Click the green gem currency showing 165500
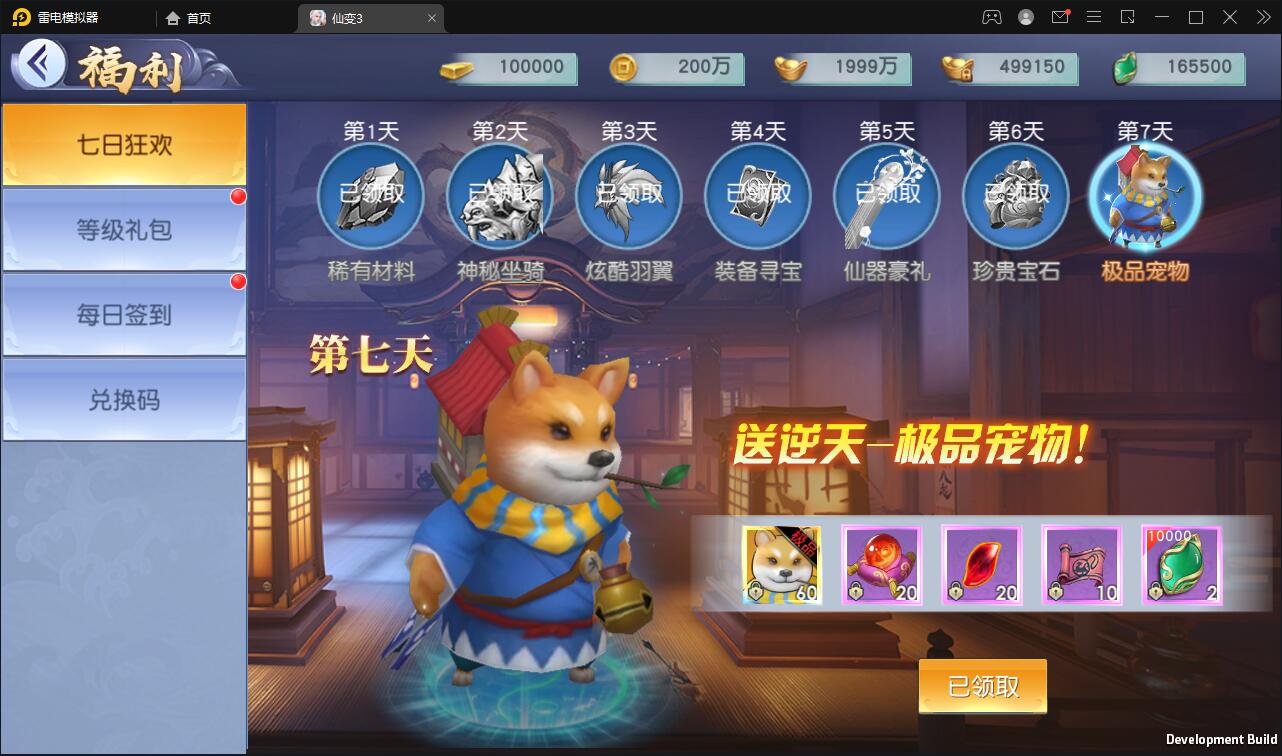Screen dimensions: 1282x756 click(1180, 68)
